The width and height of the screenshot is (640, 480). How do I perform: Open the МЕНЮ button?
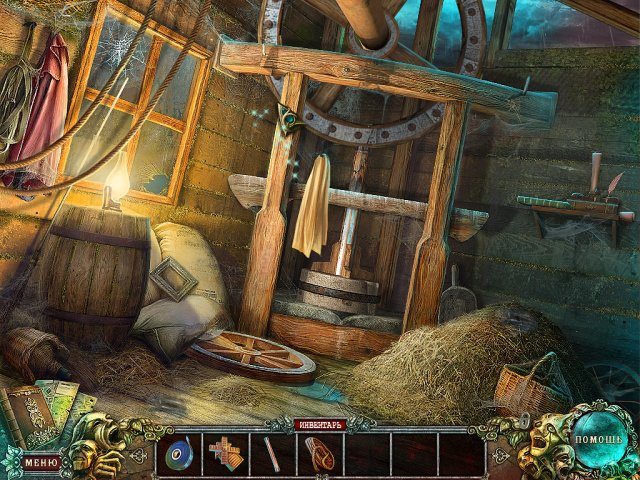[41, 462]
